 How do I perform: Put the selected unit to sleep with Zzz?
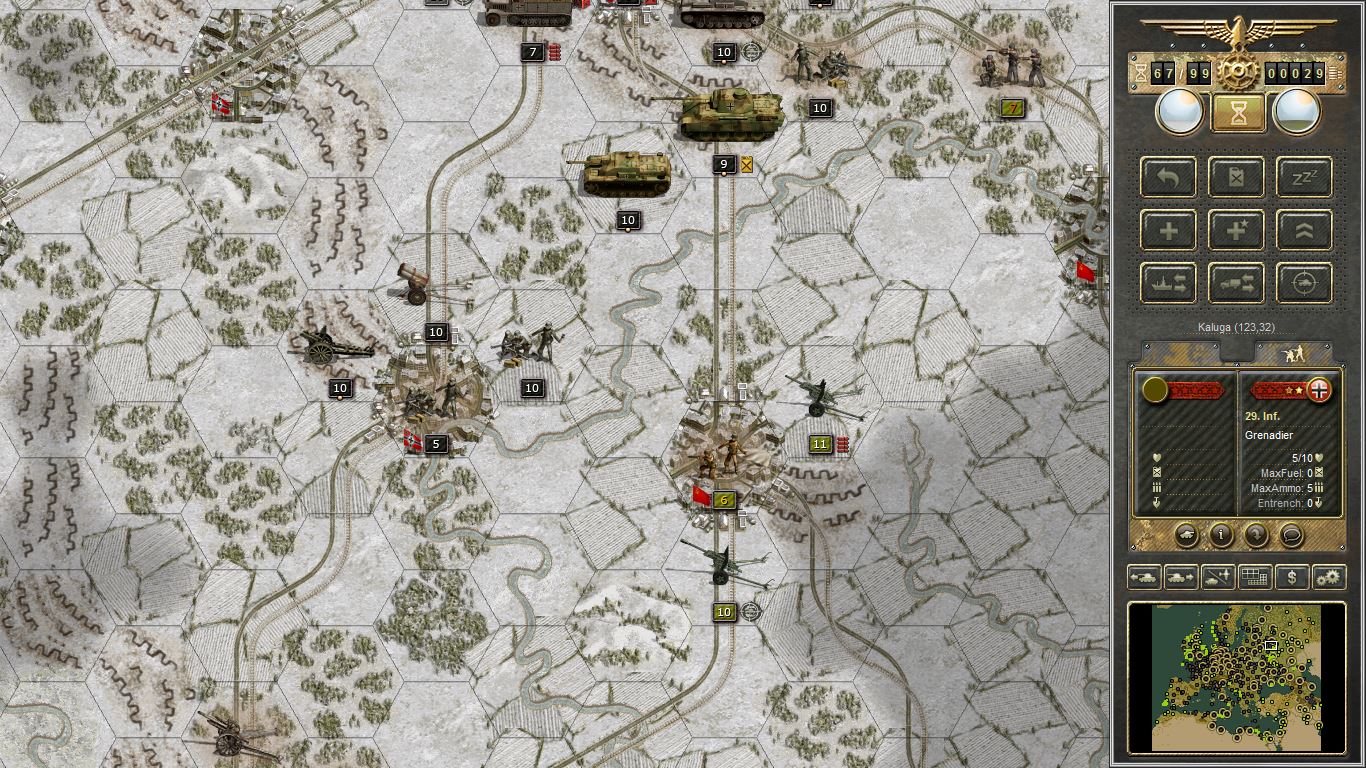point(1302,177)
